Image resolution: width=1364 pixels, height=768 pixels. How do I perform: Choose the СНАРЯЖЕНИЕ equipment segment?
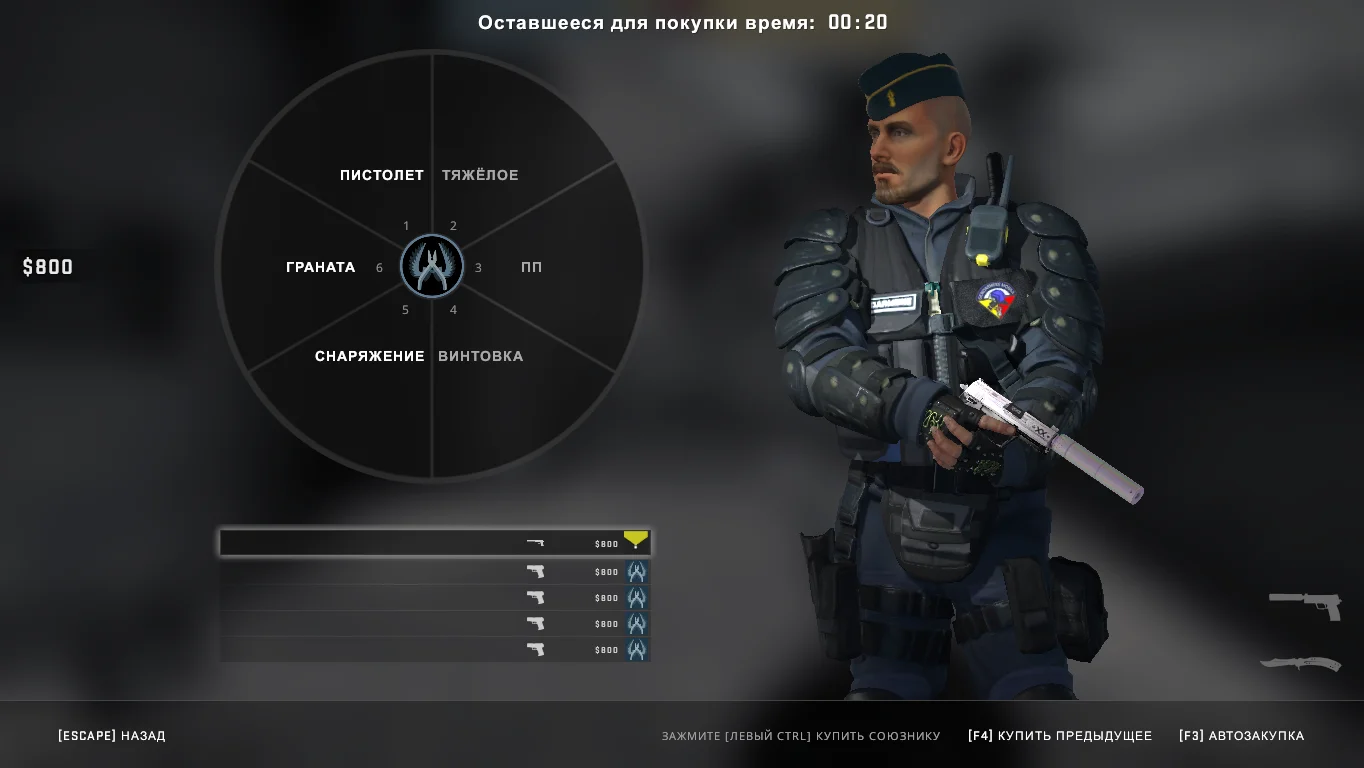[369, 356]
